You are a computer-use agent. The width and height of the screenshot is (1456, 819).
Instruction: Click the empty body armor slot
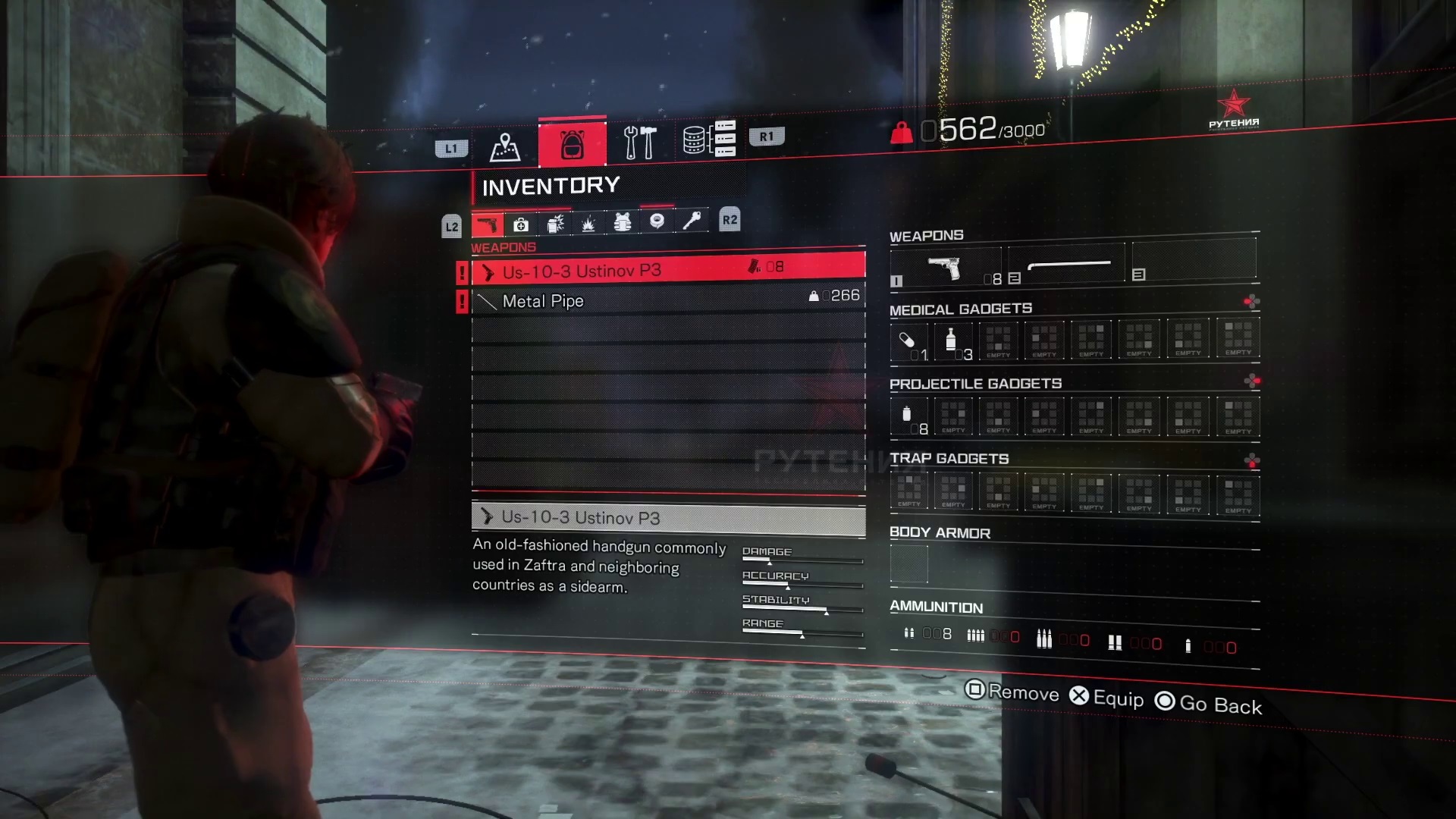[908, 564]
